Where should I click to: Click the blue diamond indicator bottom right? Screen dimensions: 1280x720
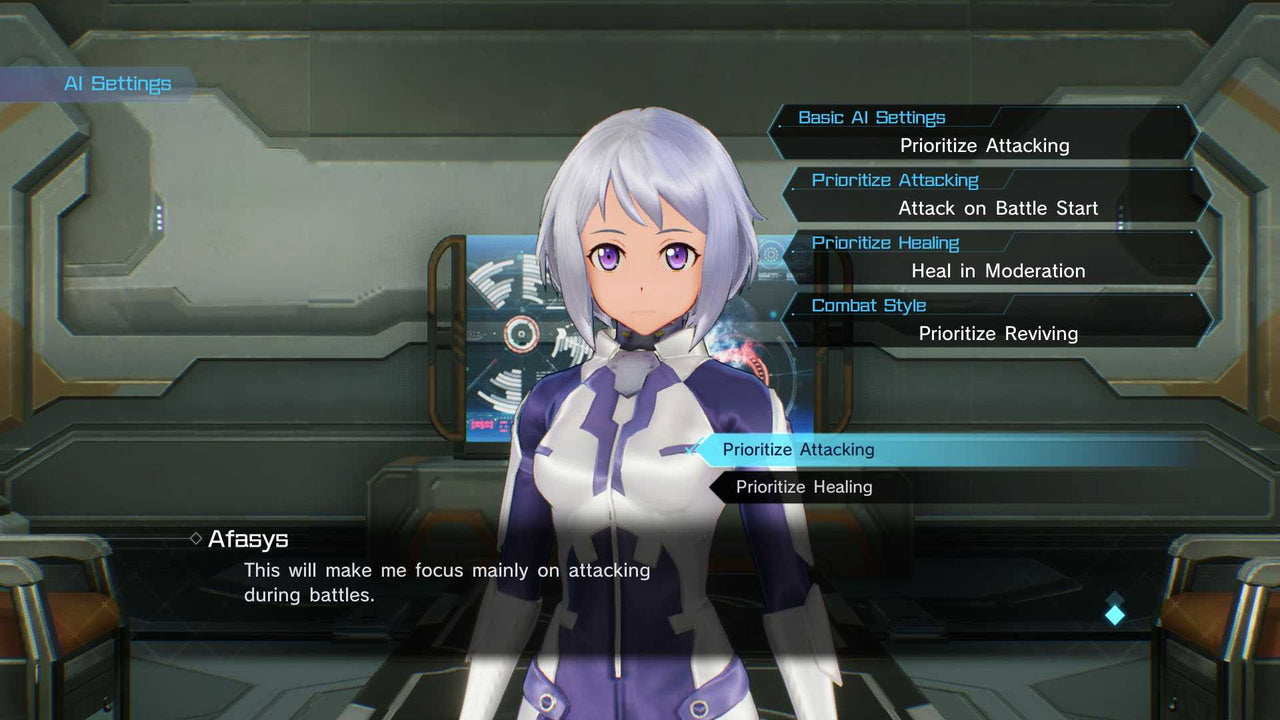(x=1114, y=615)
